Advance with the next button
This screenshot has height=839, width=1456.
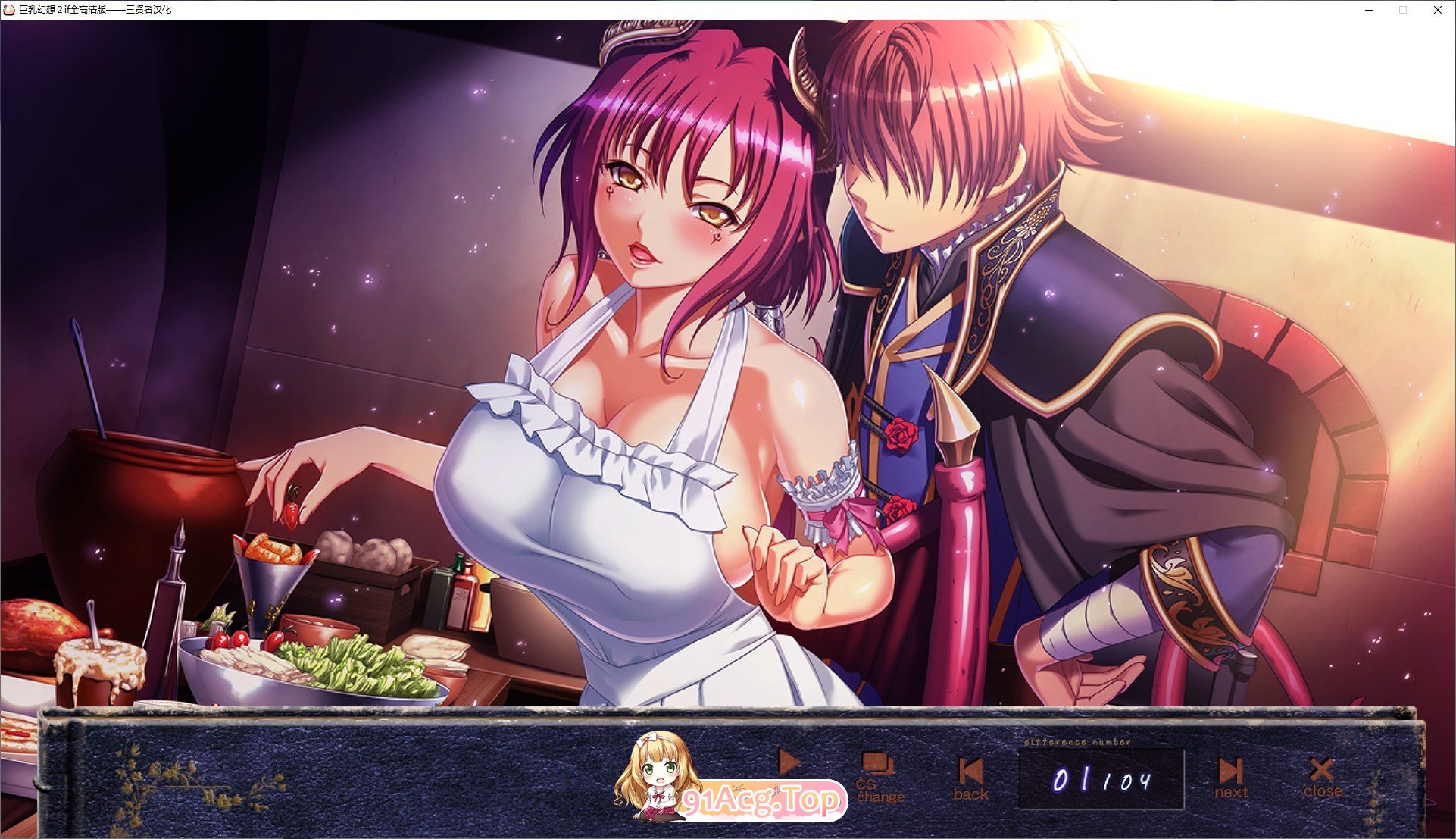click(x=1231, y=778)
